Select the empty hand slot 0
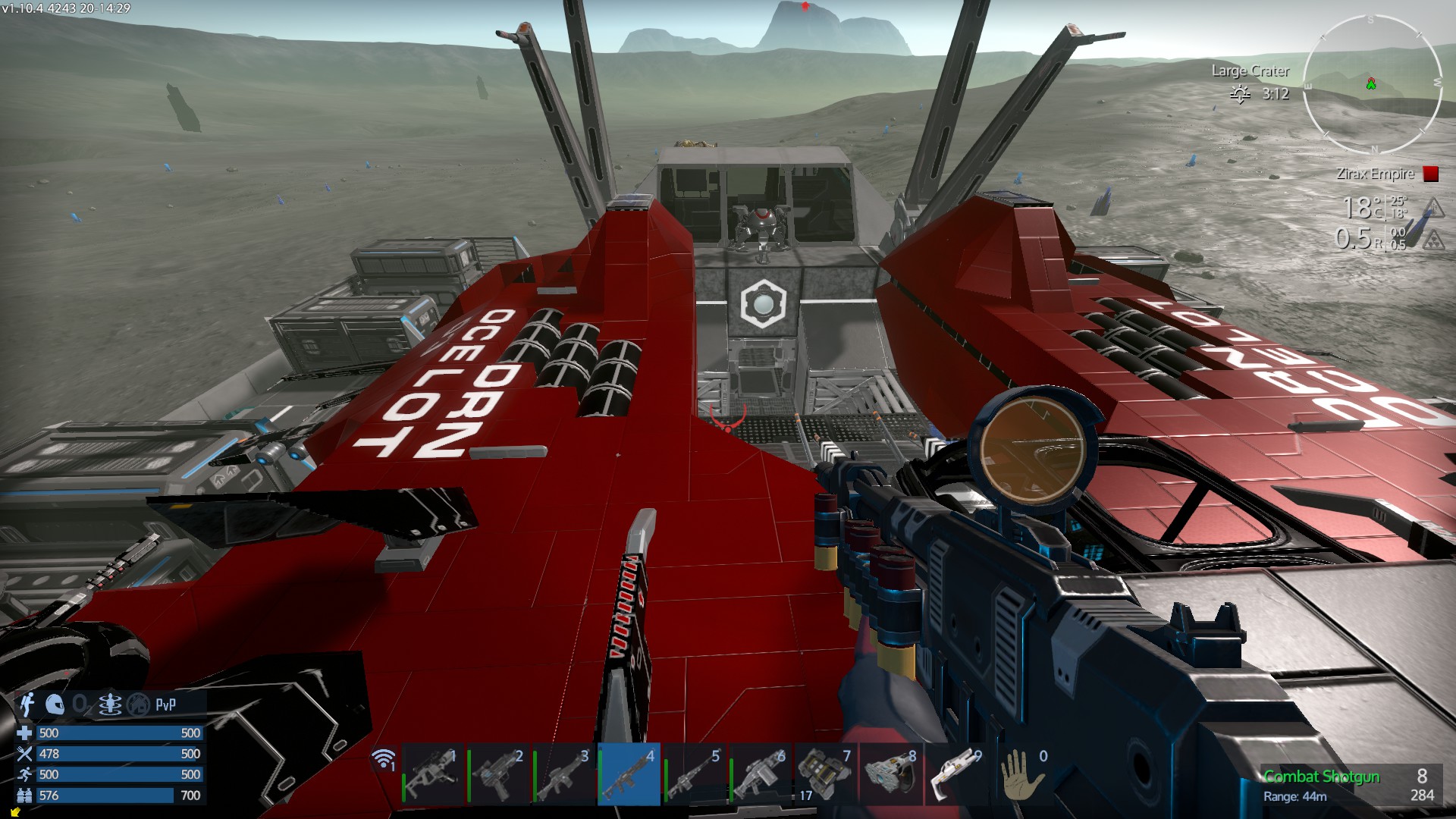This screenshot has width=1456, height=819. [x=1022, y=774]
